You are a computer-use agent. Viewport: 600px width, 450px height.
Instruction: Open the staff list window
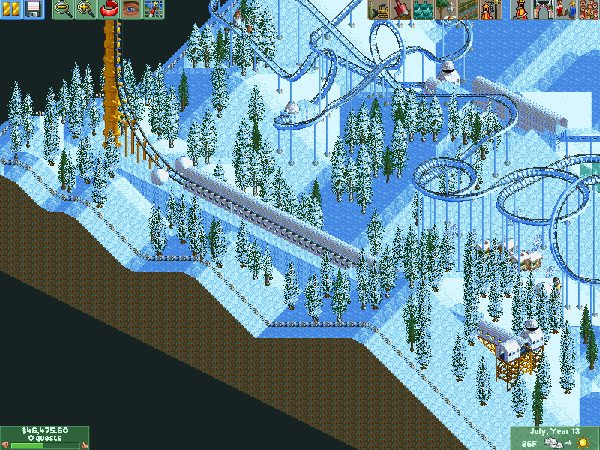[x=566, y=9]
